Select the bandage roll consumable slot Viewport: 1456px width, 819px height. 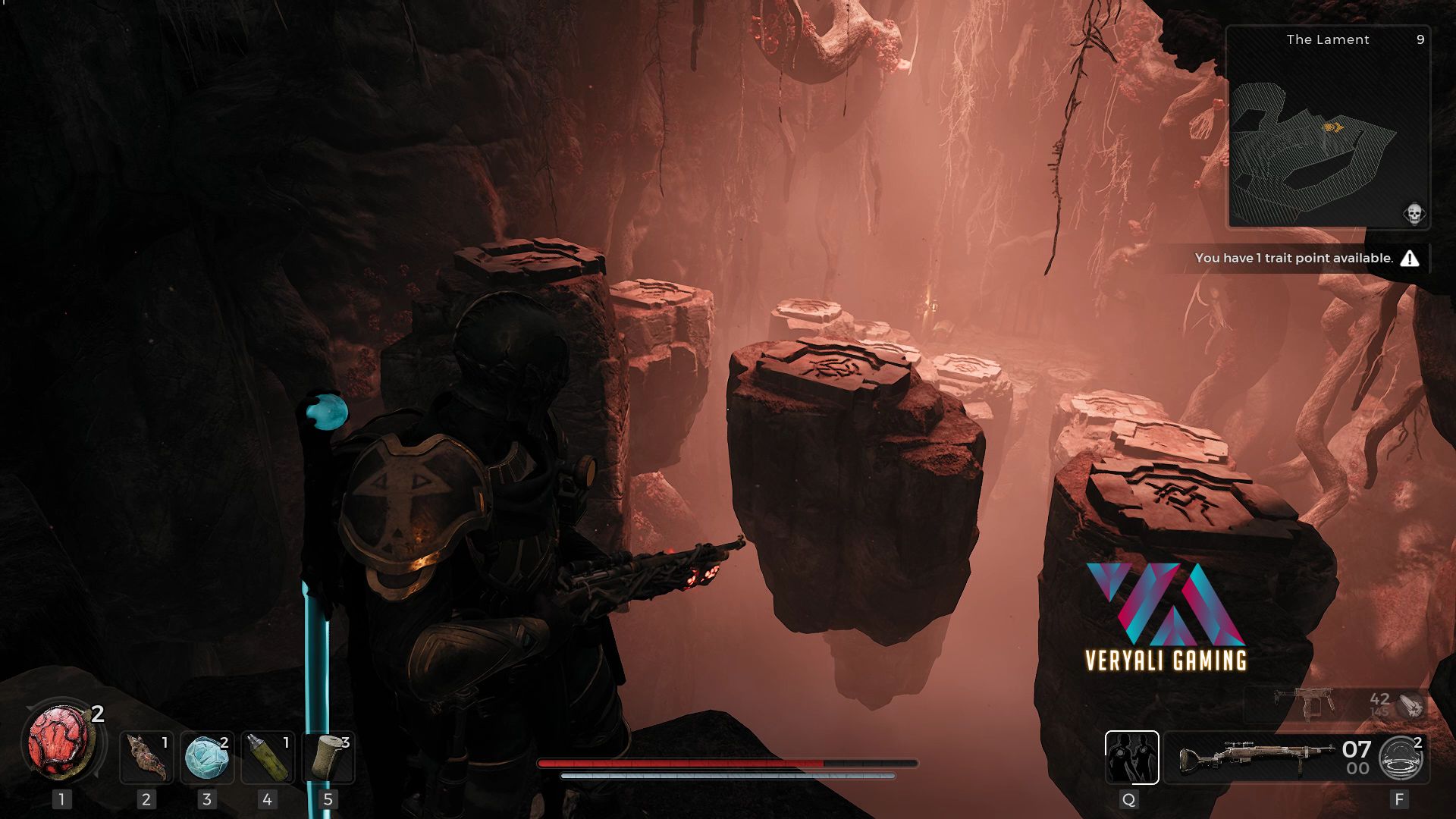point(328,757)
